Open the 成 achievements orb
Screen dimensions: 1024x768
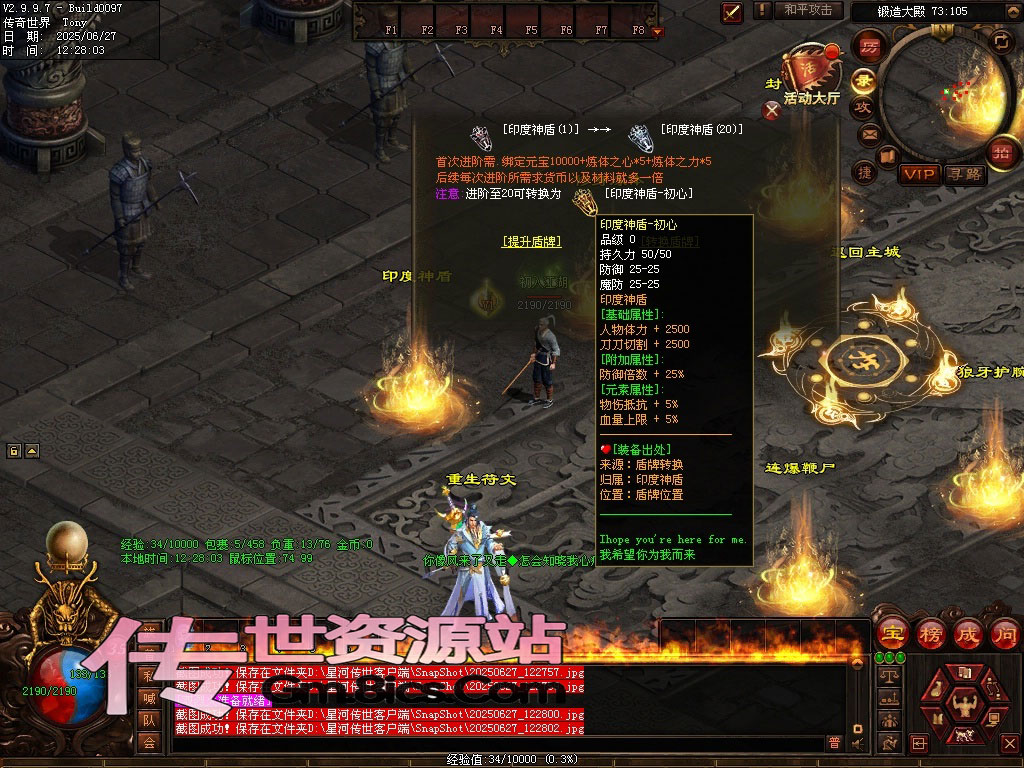[968, 633]
